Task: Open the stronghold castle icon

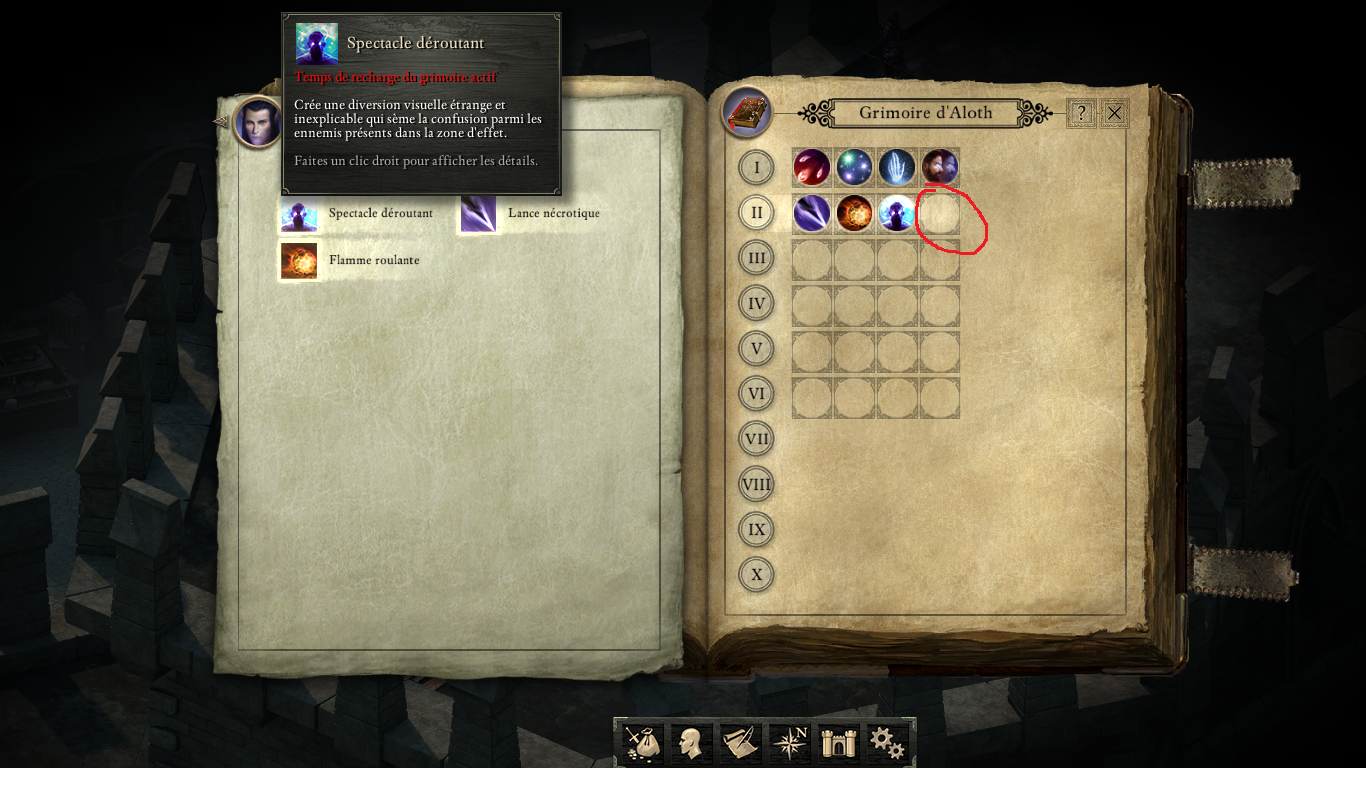Action: (x=837, y=742)
